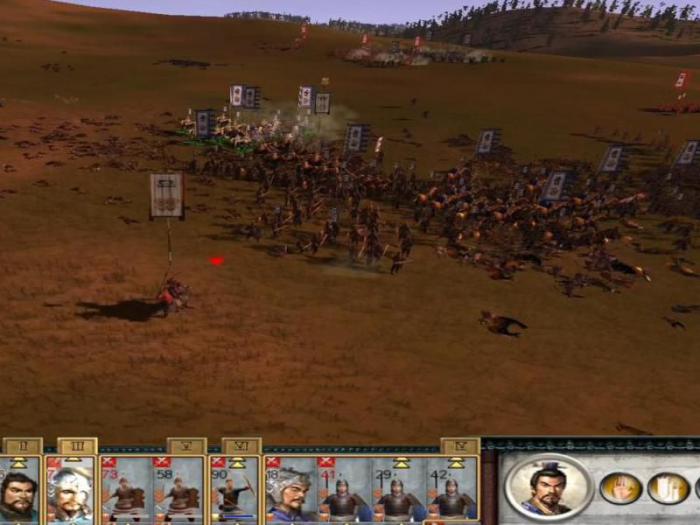This screenshot has width=700, height=525.
Task: Select the shield infantry card with 73 men
Action: point(126,490)
